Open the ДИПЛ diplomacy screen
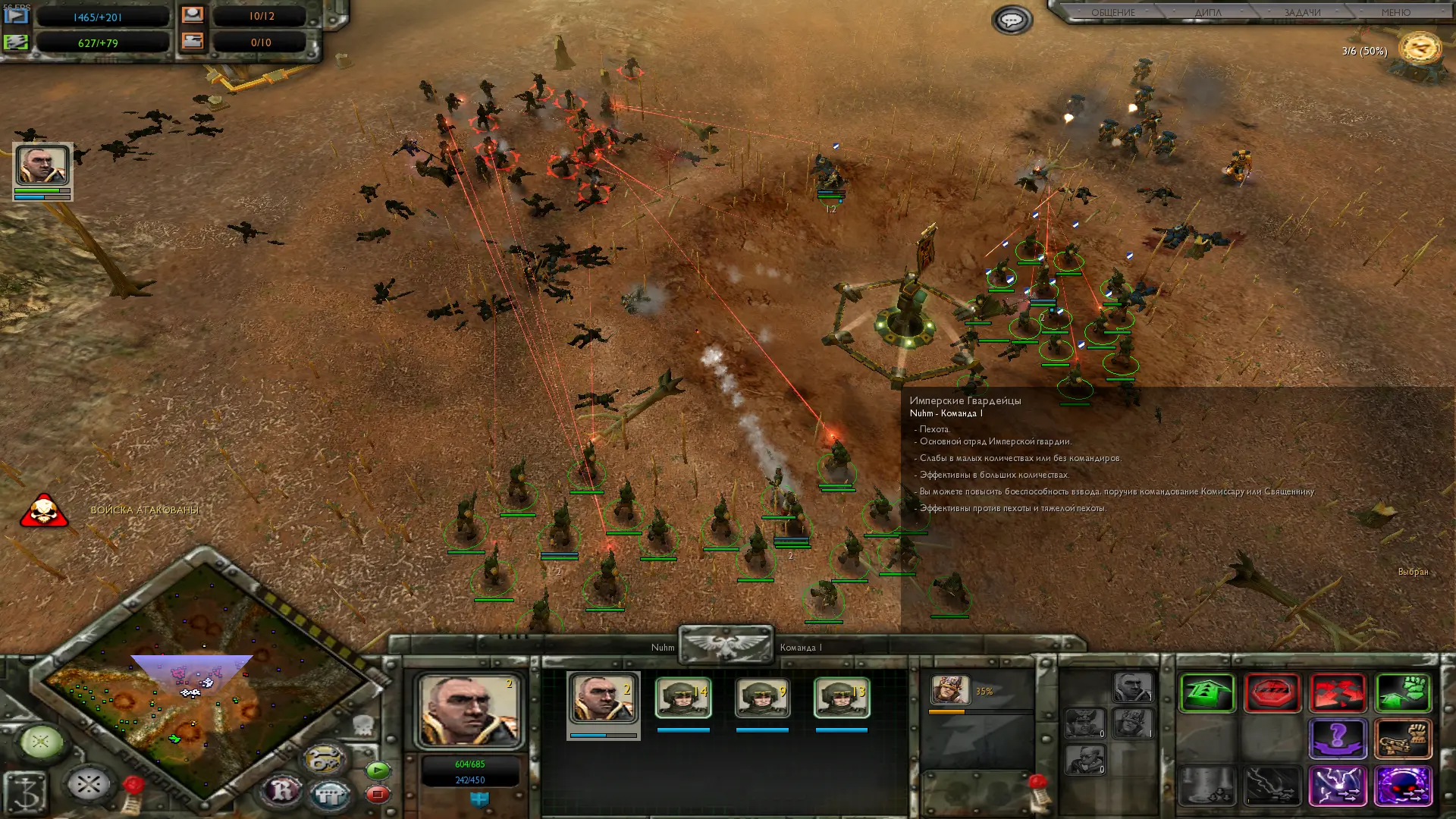 [1208, 12]
